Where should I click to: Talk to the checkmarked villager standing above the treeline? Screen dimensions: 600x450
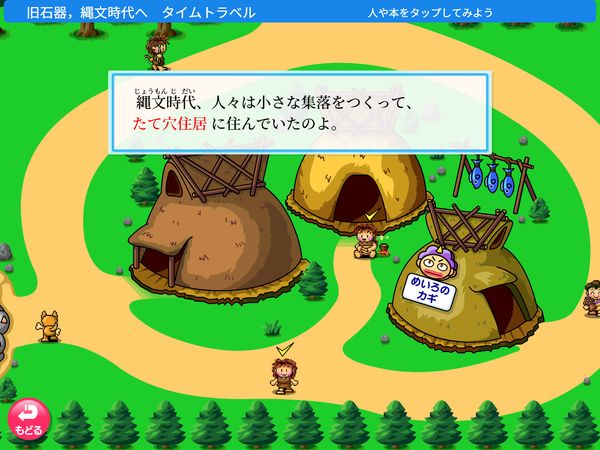pyautogui.click(x=285, y=375)
